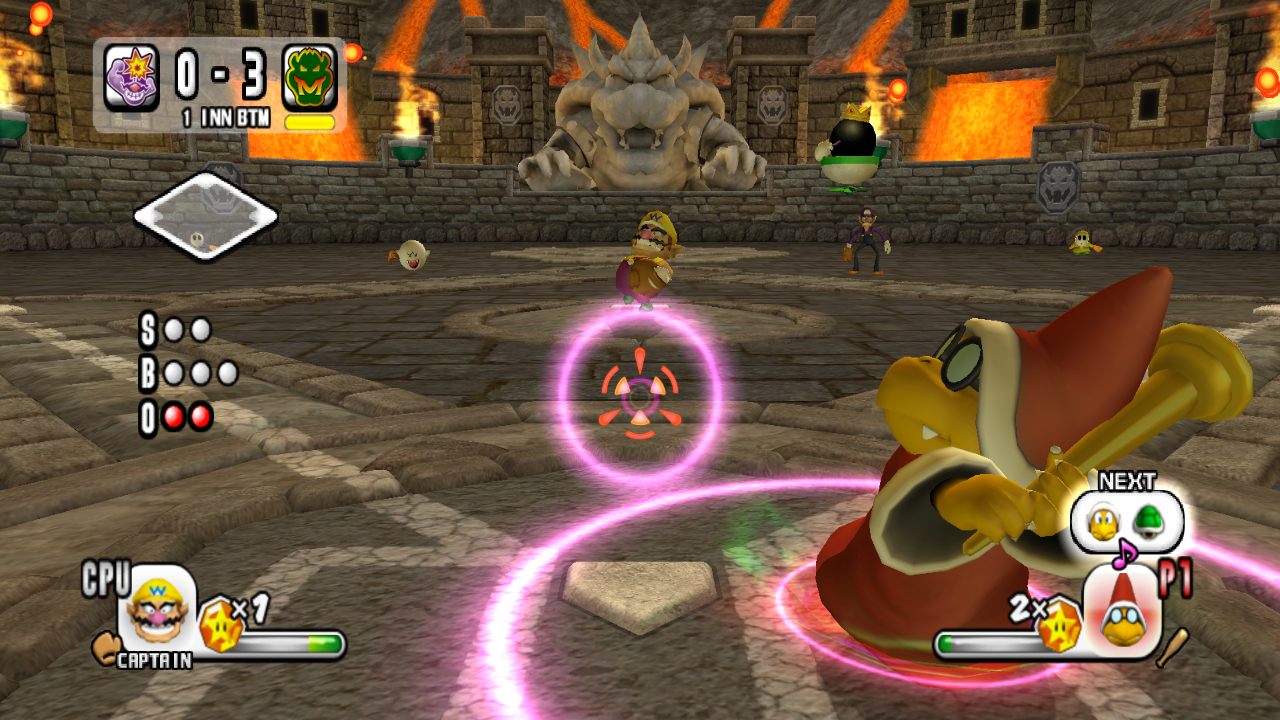Click the orange batting aim reticle

640,394
